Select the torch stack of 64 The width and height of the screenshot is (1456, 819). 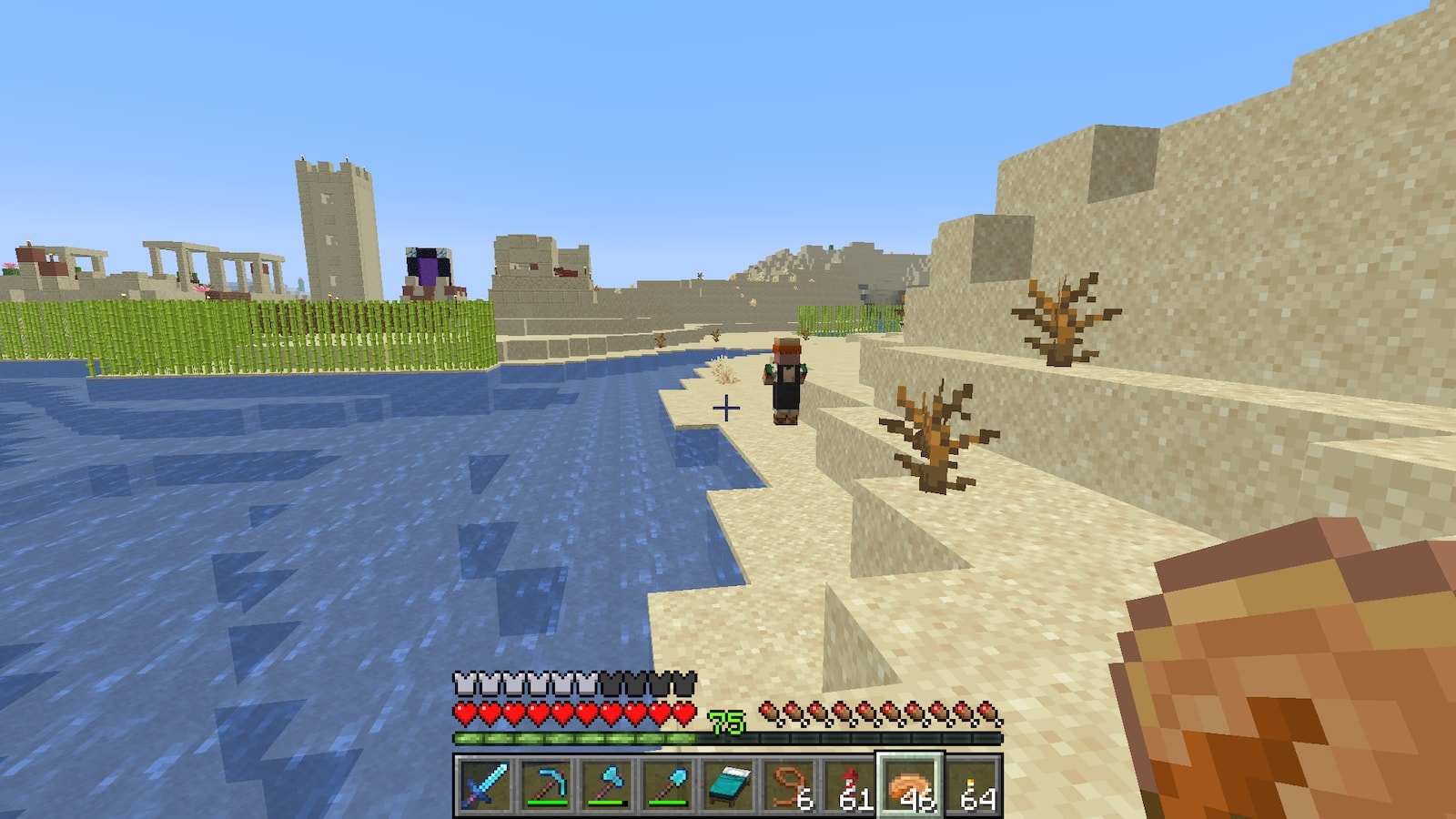click(972, 784)
